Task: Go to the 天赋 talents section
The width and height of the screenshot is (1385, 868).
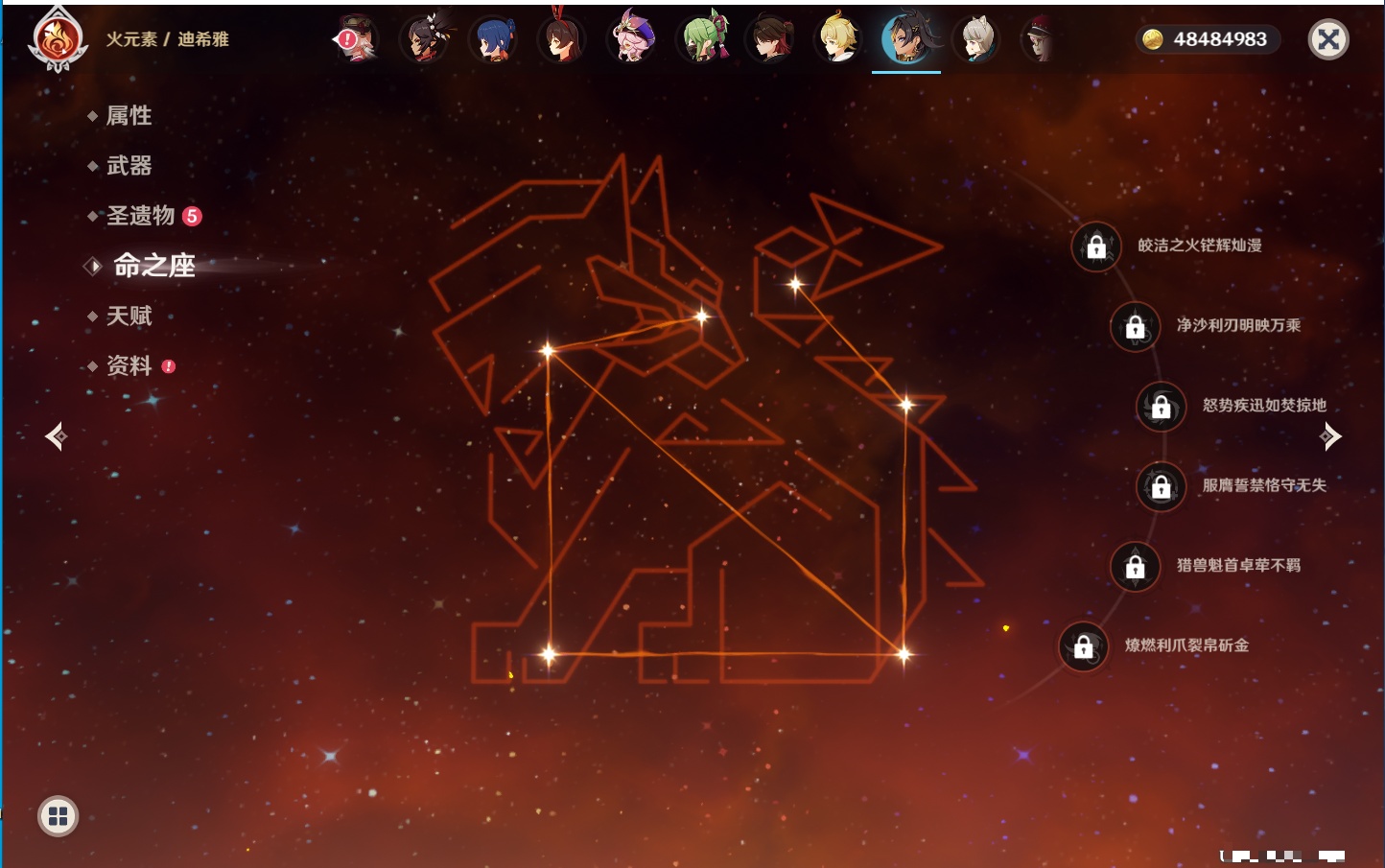Action: [x=129, y=316]
